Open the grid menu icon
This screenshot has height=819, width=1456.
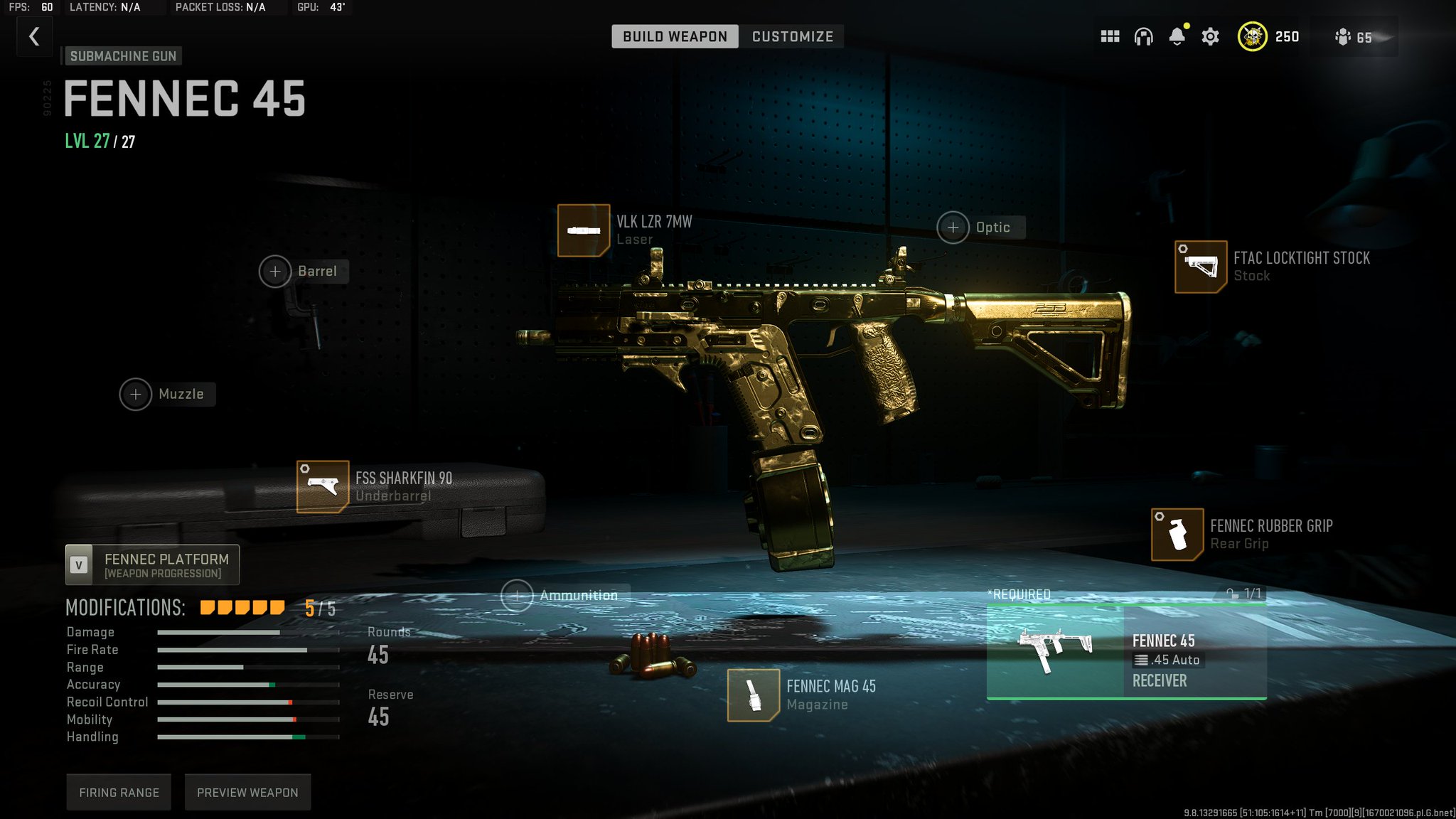(1110, 36)
